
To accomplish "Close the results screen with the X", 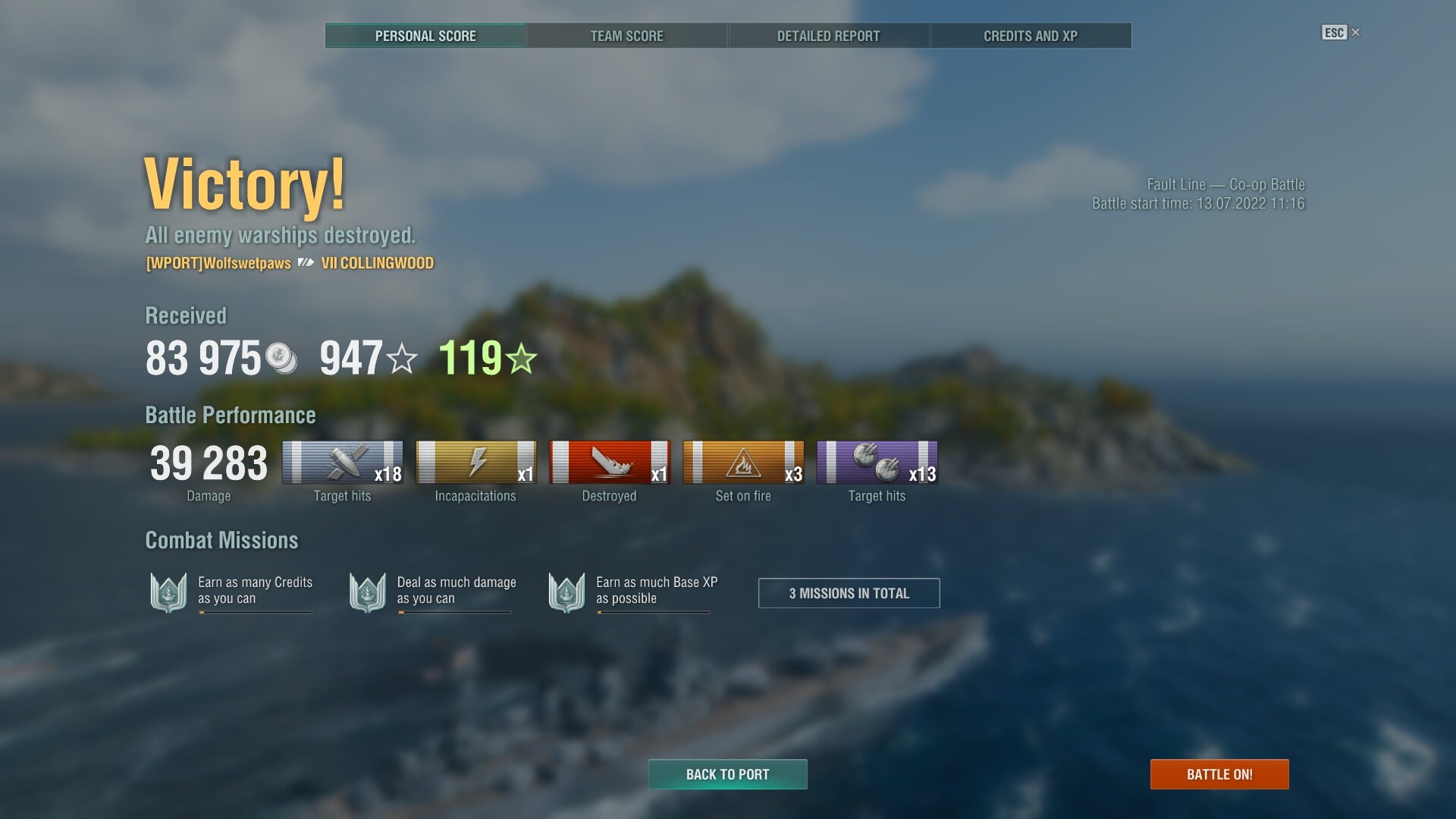I will click(x=1356, y=33).
